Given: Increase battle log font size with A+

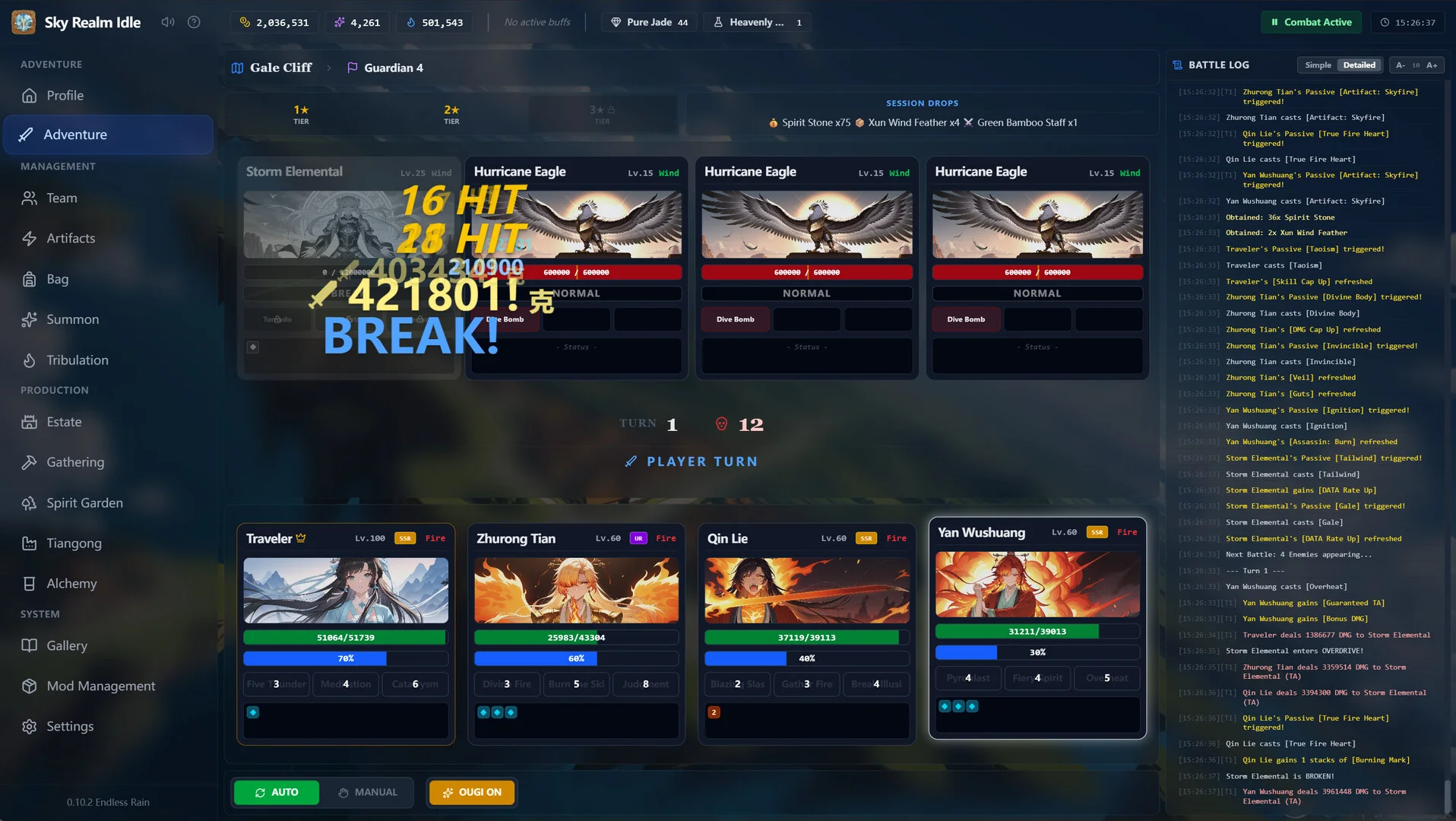Looking at the screenshot, I should 1432,65.
